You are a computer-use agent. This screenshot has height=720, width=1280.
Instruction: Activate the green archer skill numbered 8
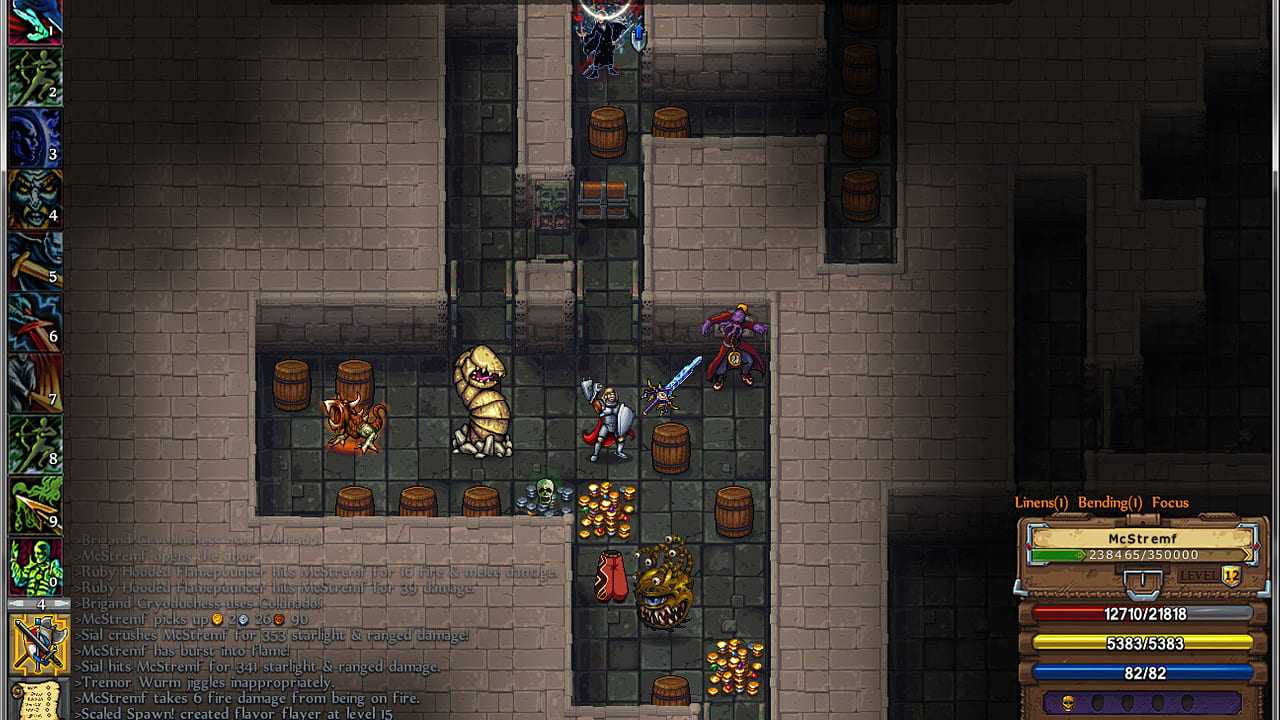(x=35, y=444)
